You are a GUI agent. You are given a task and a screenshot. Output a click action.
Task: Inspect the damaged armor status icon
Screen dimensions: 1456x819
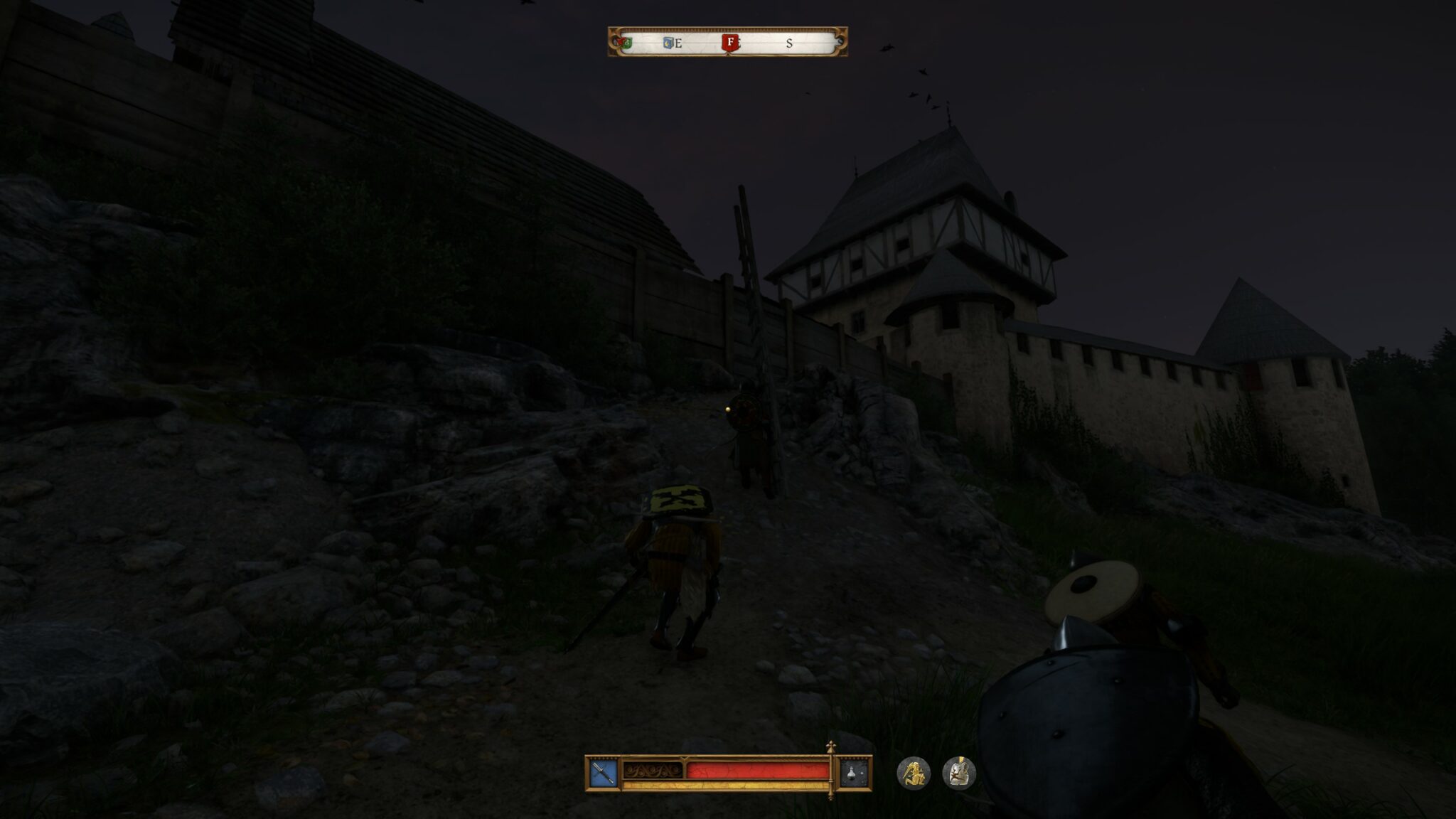pos(959,773)
